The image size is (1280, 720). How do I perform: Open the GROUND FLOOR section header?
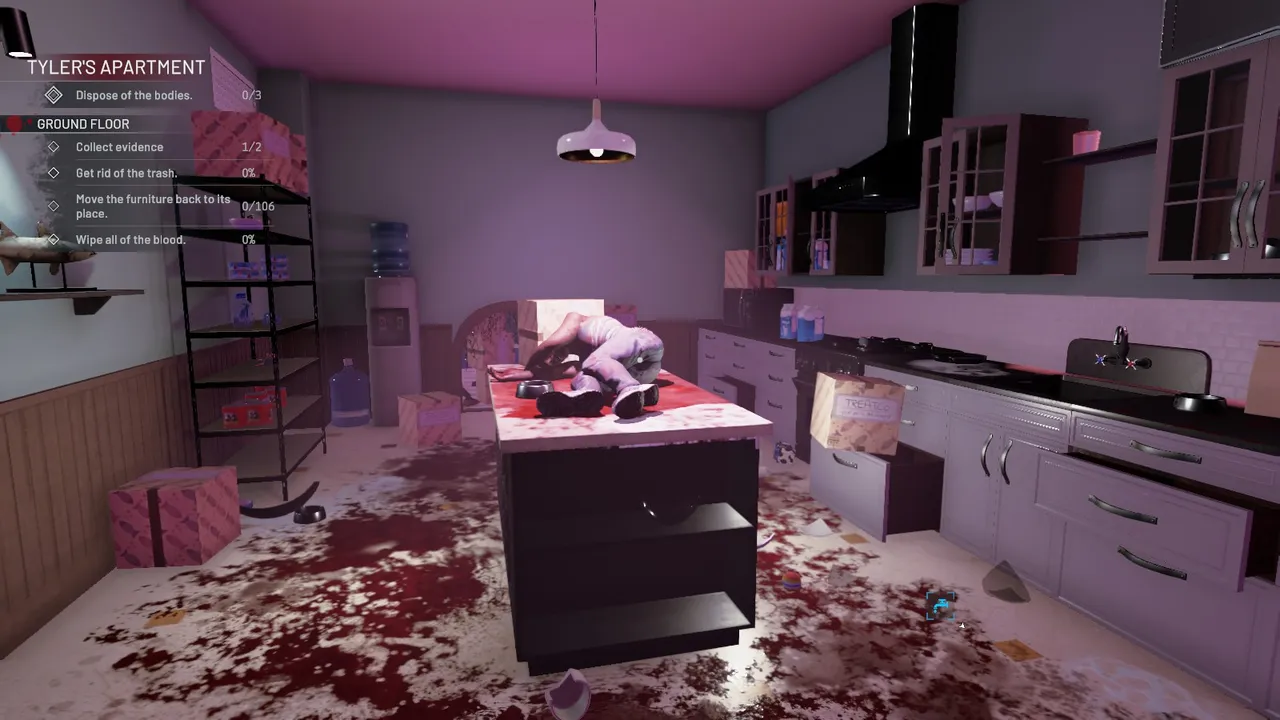point(83,123)
